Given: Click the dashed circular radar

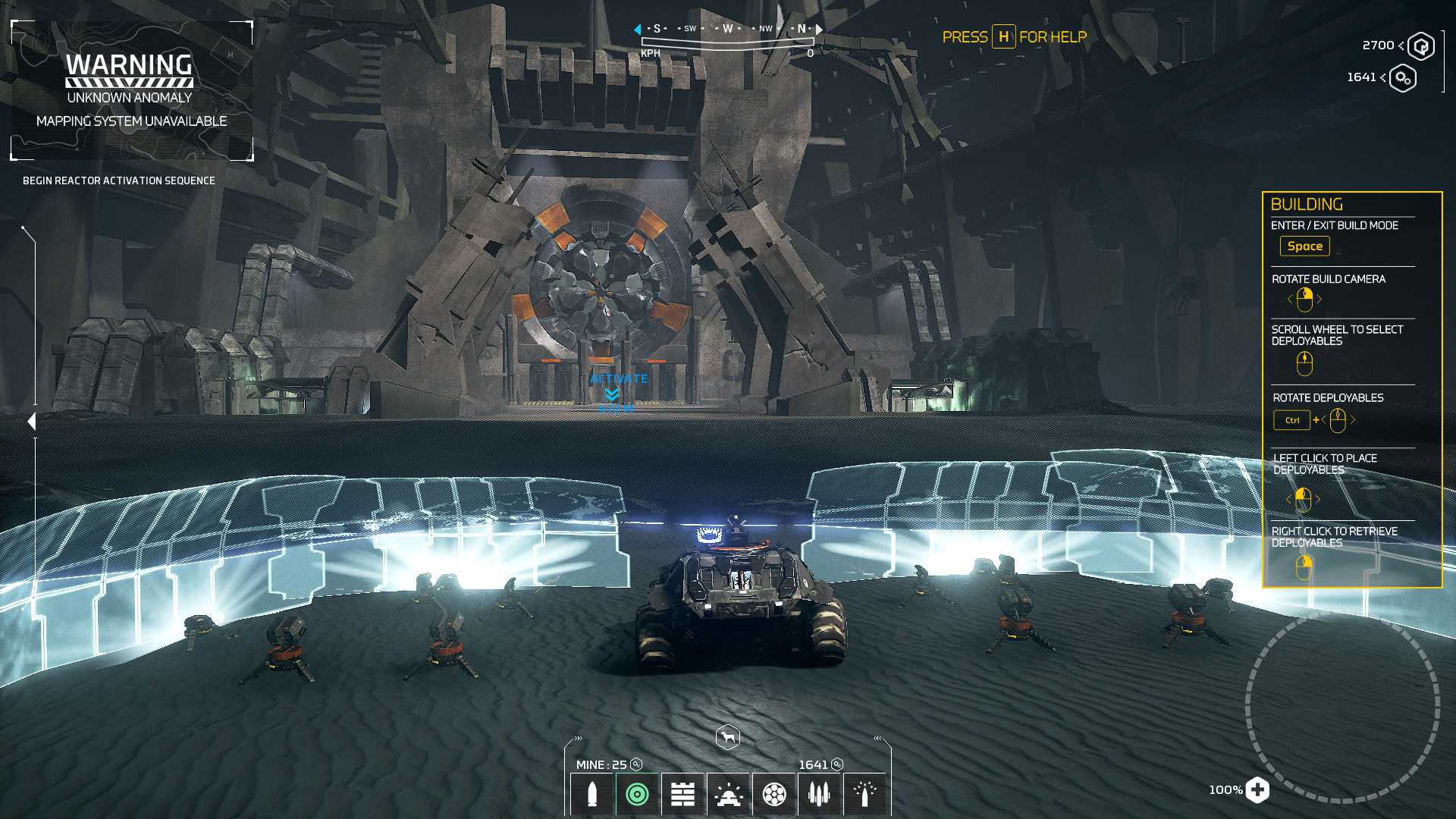Looking at the screenshot, I should pyautogui.click(x=1341, y=708).
